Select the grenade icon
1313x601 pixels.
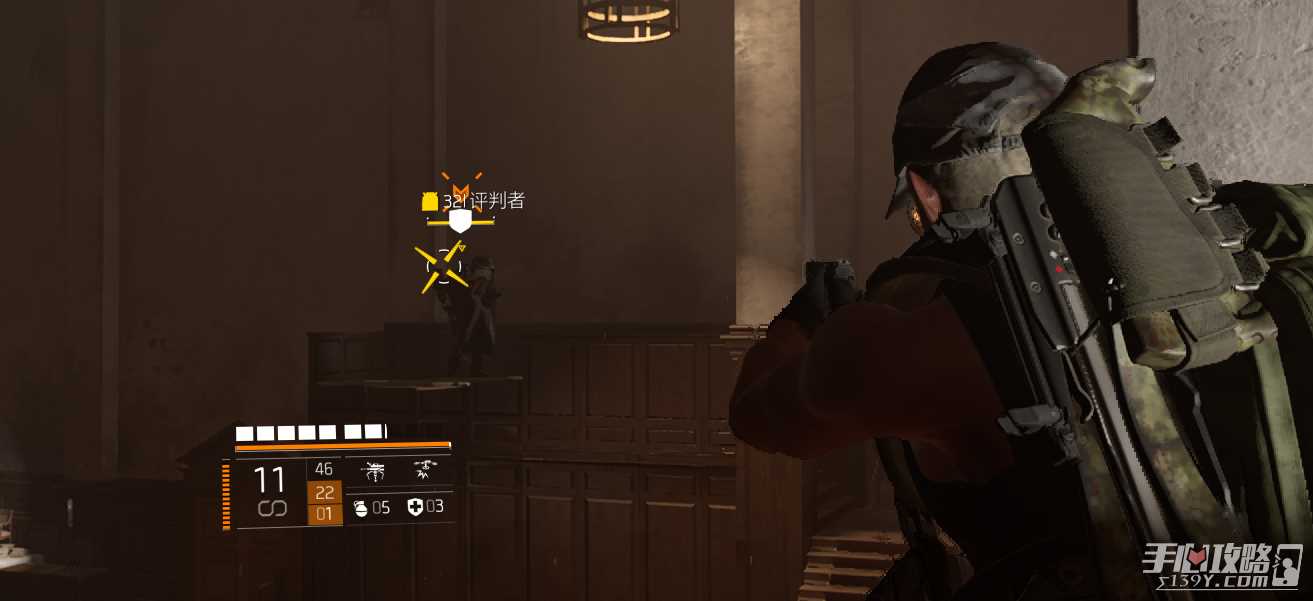361,508
